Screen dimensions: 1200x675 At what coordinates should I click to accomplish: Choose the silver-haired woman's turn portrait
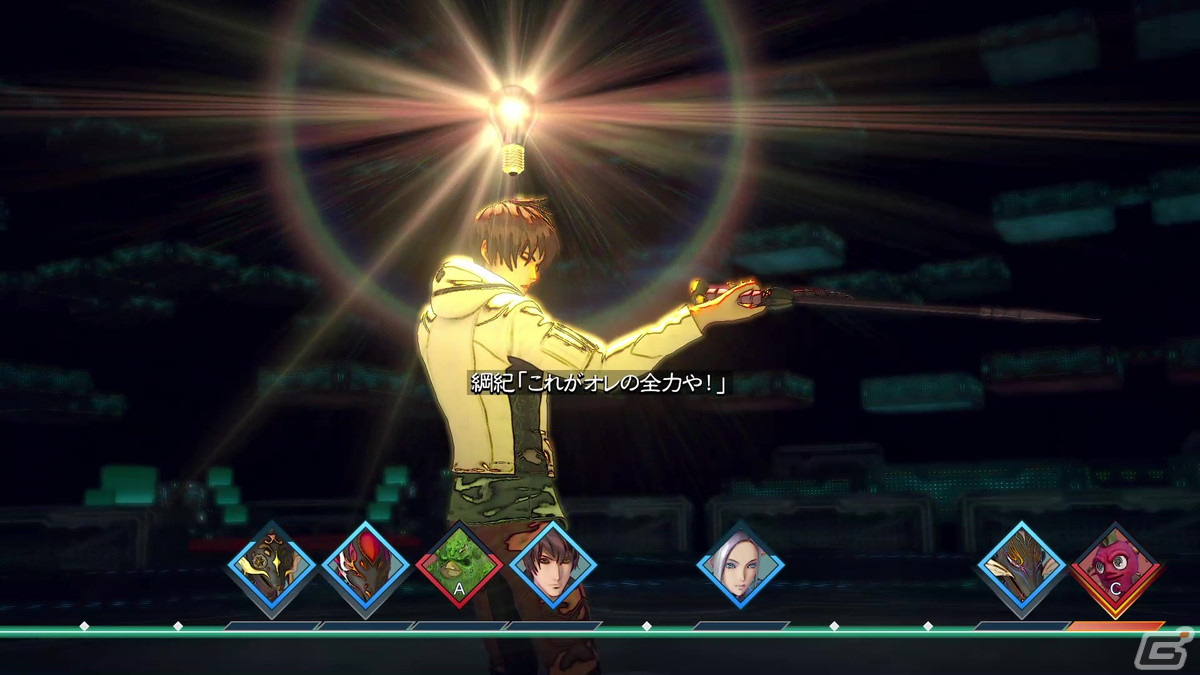click(740, 565)
